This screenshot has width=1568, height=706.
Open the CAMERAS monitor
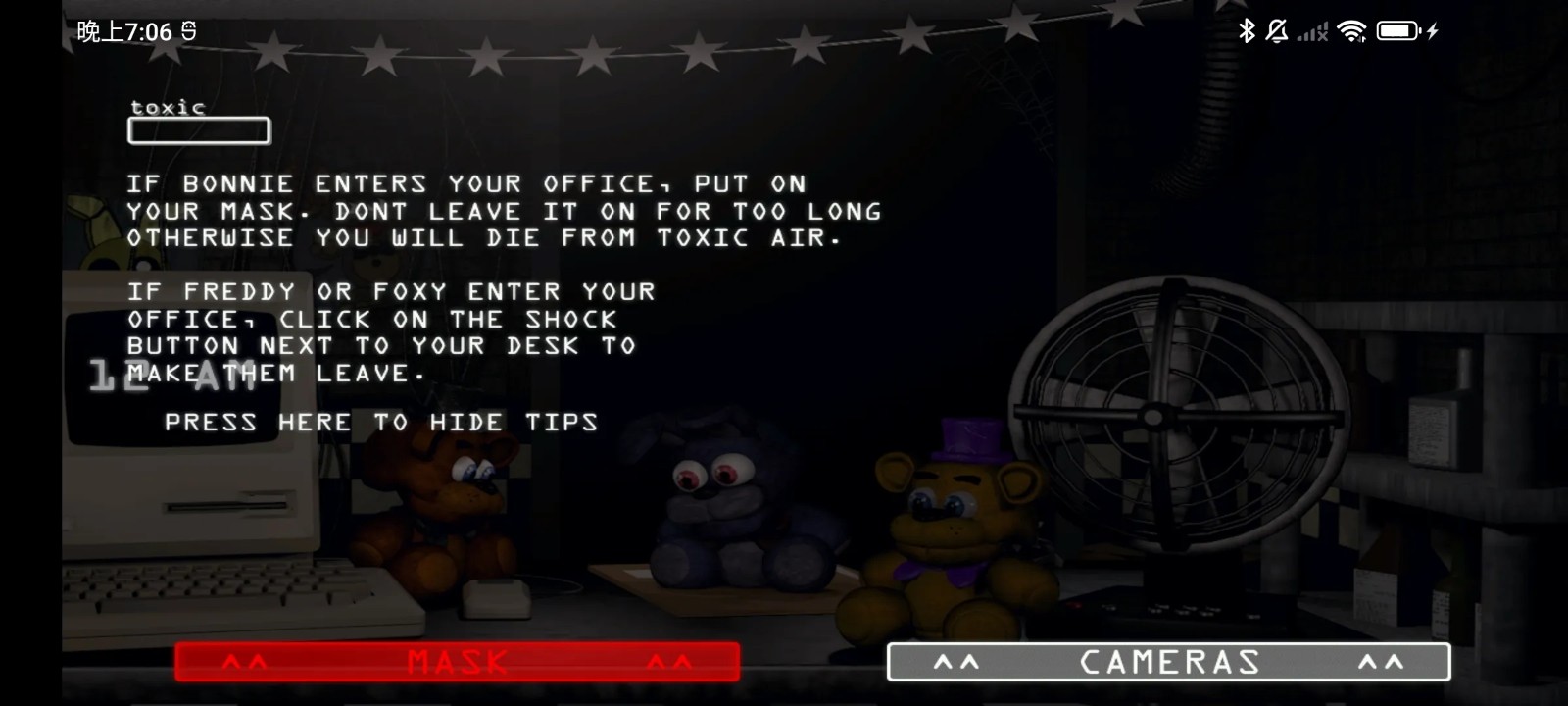coord(1168,662)
